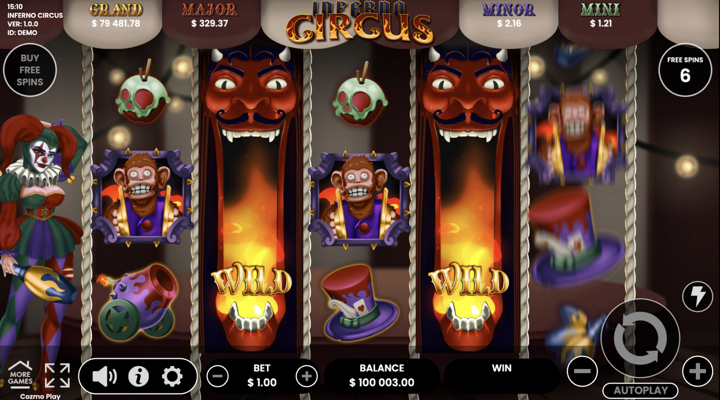Show the game info page
The image size is (720, 400).
point(138,376)
